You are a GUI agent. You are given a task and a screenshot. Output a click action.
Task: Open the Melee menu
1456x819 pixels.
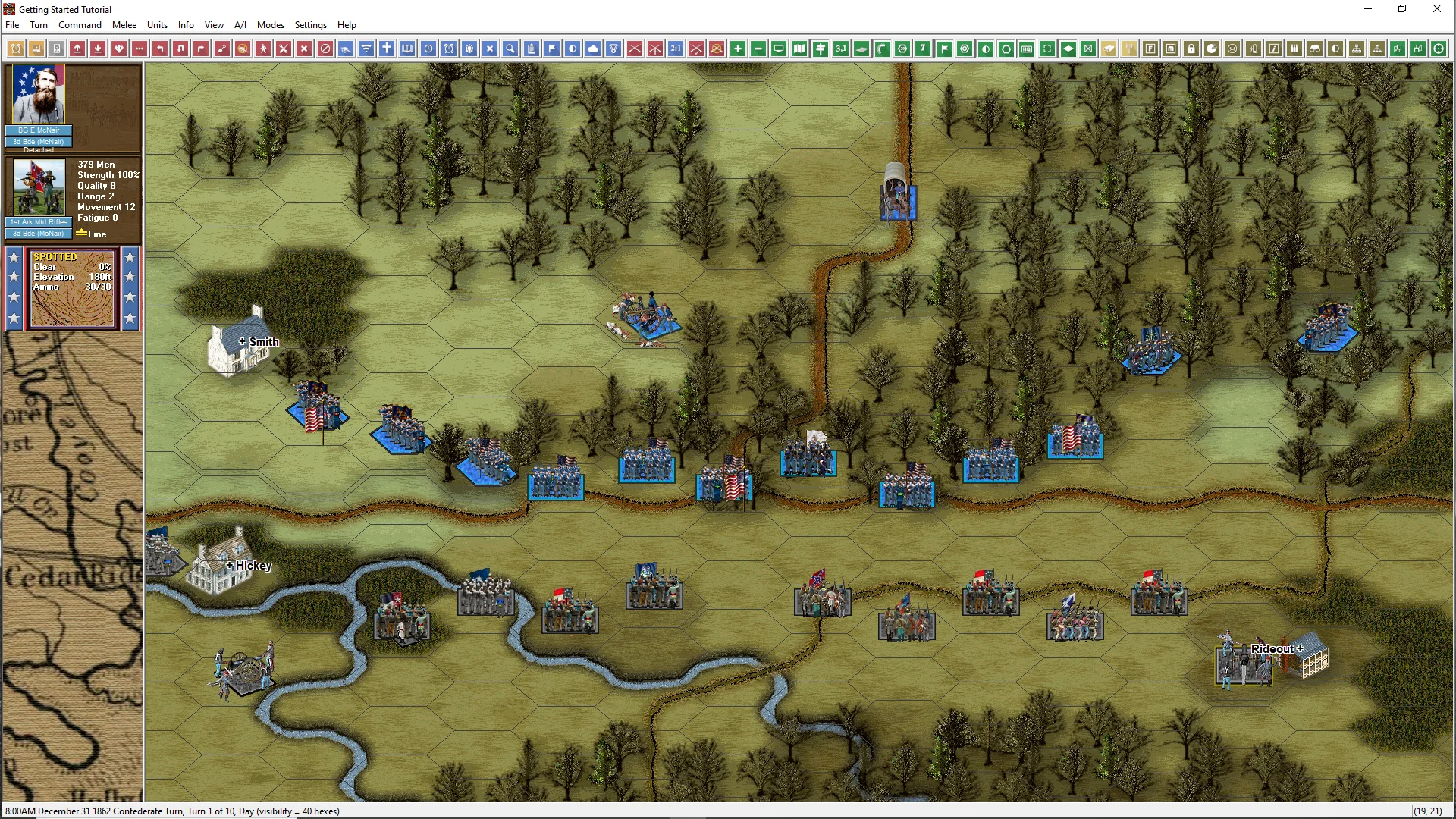tap(124, 25)
